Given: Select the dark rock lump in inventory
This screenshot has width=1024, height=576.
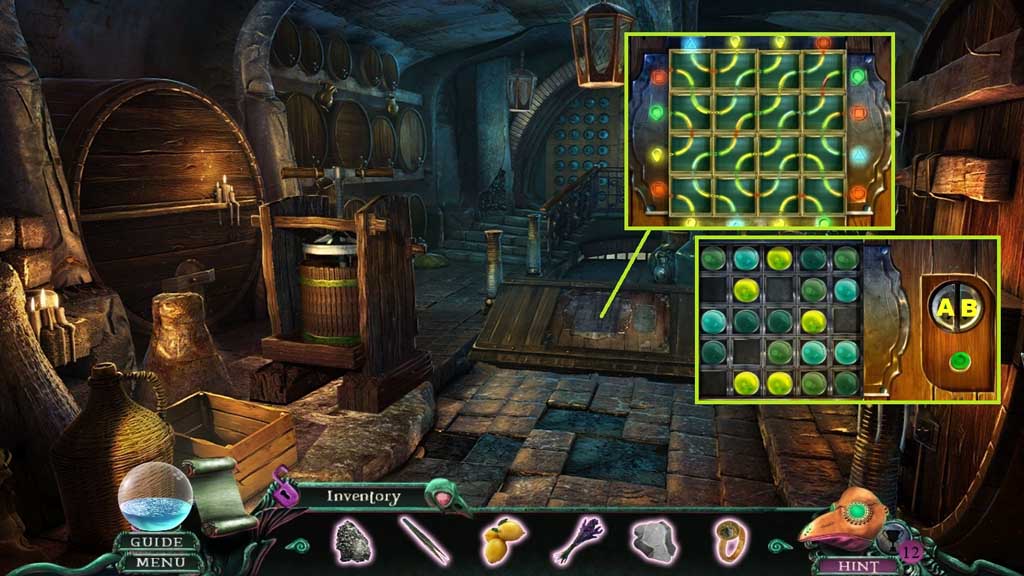Looking at the screenshot, I should 350,540.
